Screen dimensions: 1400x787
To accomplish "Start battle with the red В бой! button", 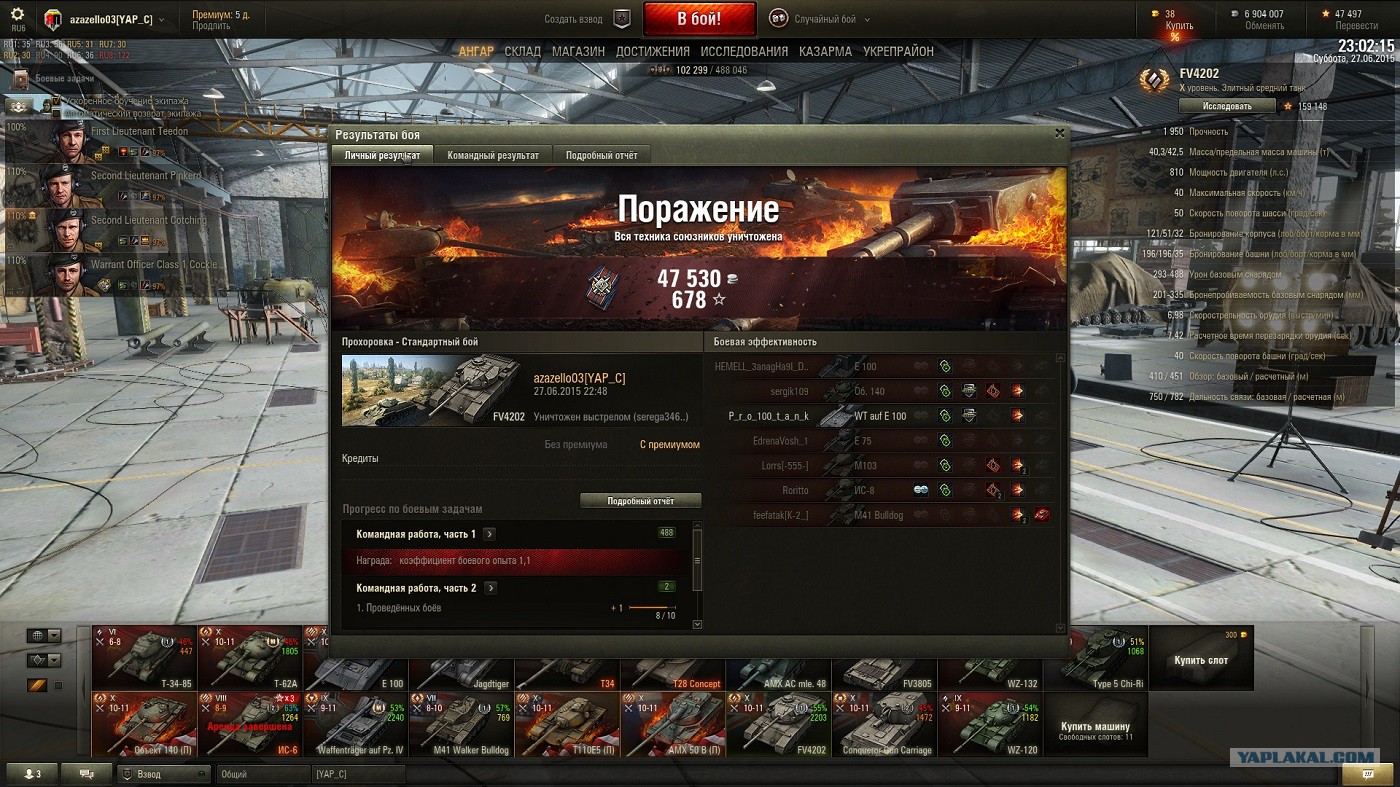I will pyautogui.click(x=699, y=19).
